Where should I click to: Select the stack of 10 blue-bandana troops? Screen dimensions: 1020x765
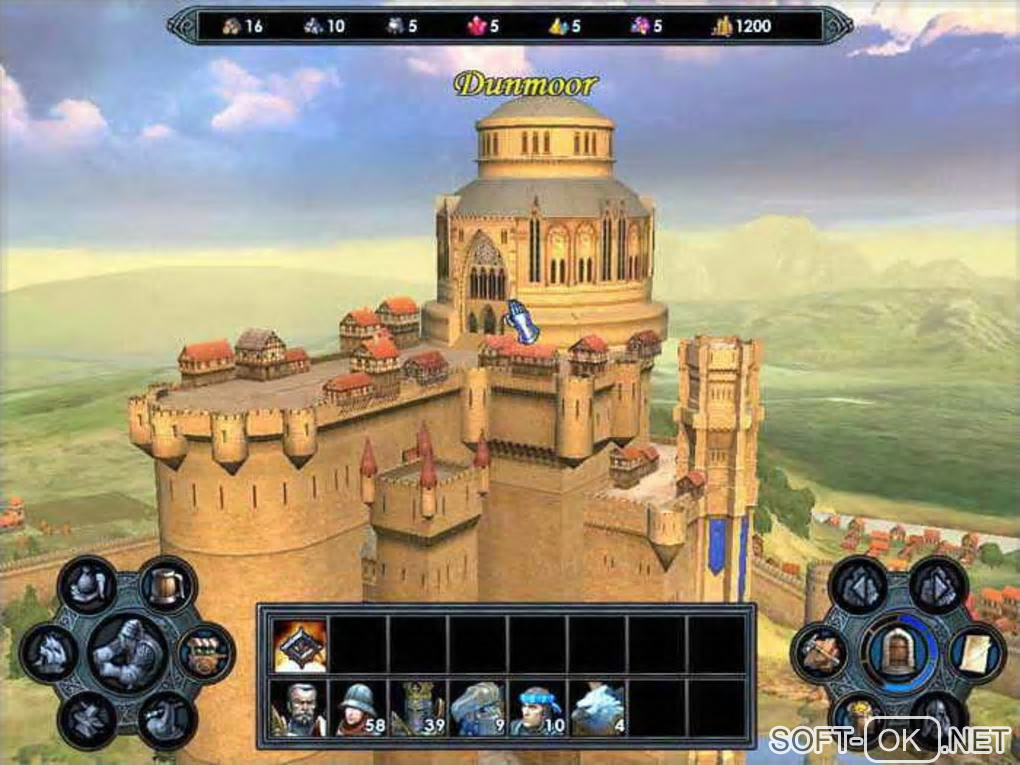click(x=539, y=709)
